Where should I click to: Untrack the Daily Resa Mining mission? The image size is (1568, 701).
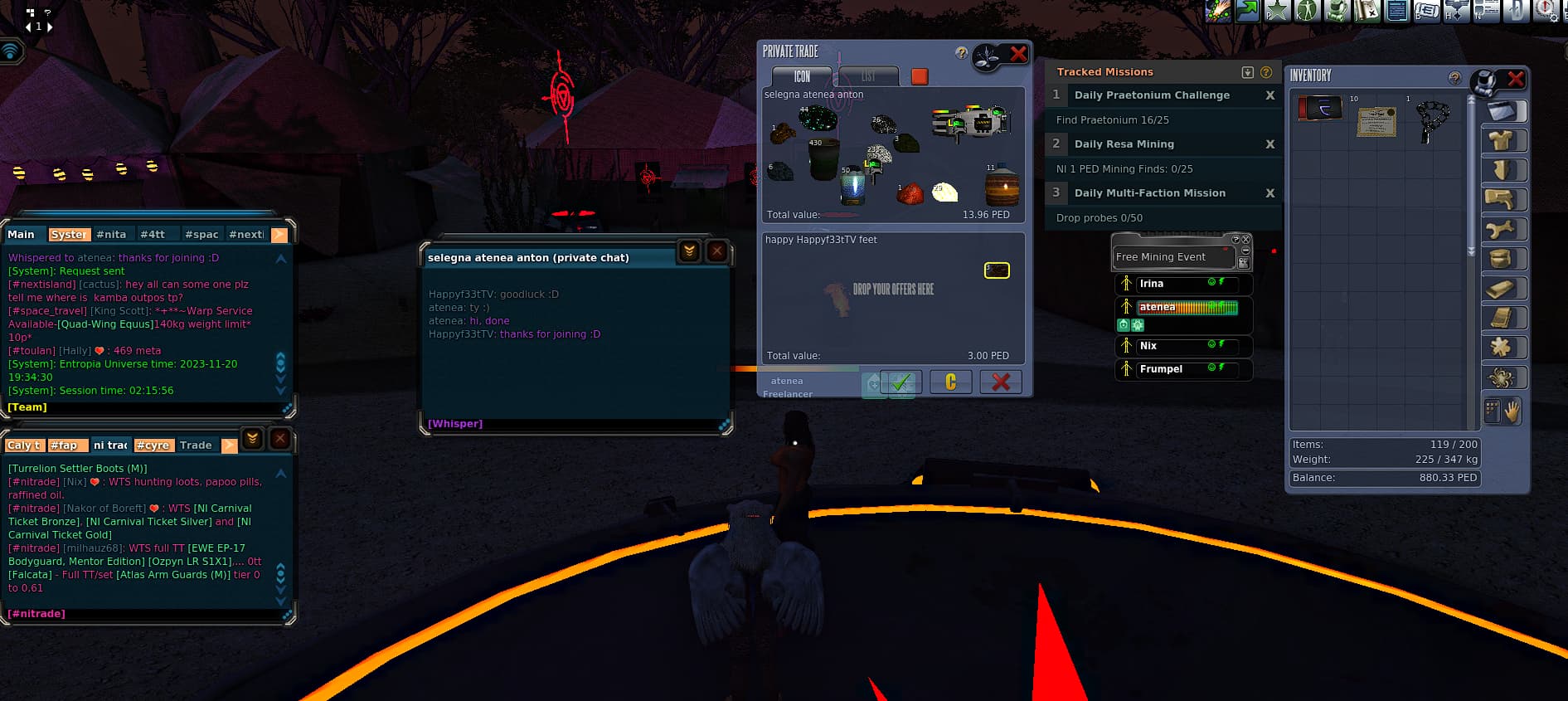[x=1269, y=144]
